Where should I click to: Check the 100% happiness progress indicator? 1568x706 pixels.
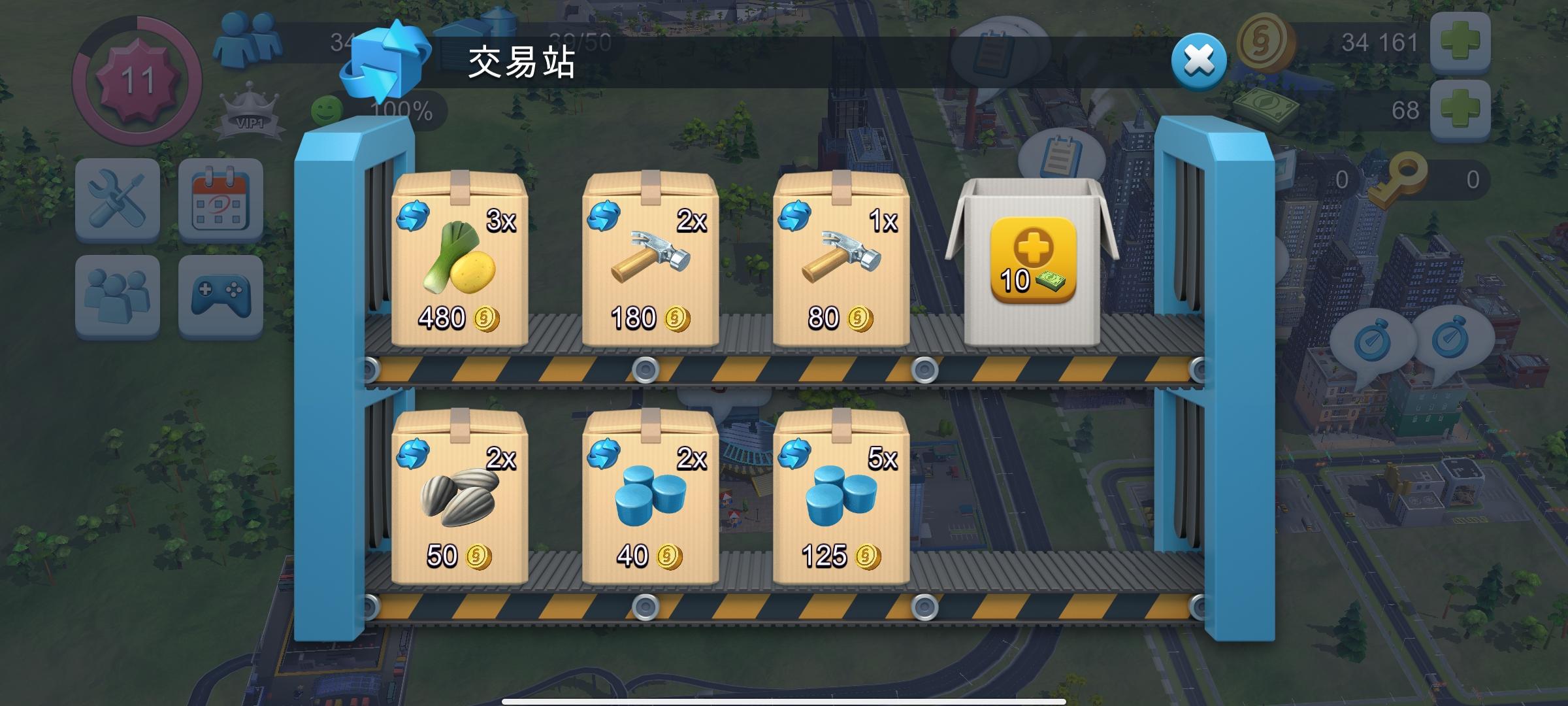401,110
